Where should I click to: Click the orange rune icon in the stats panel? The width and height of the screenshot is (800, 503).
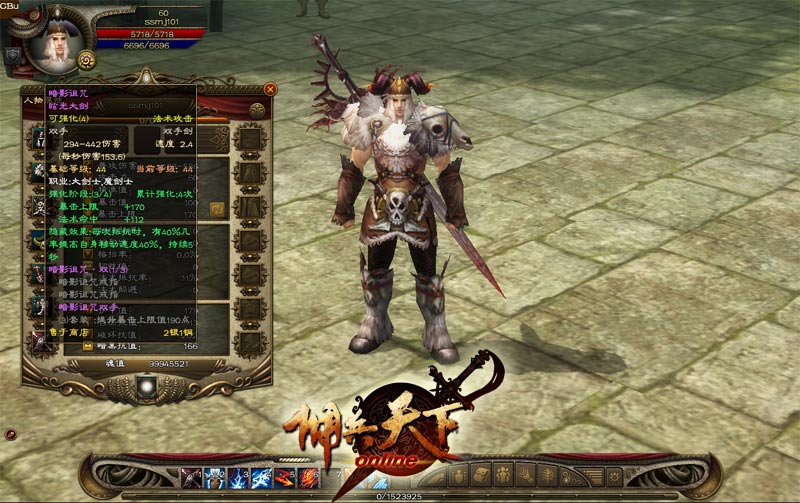click(x=217, y=209)
